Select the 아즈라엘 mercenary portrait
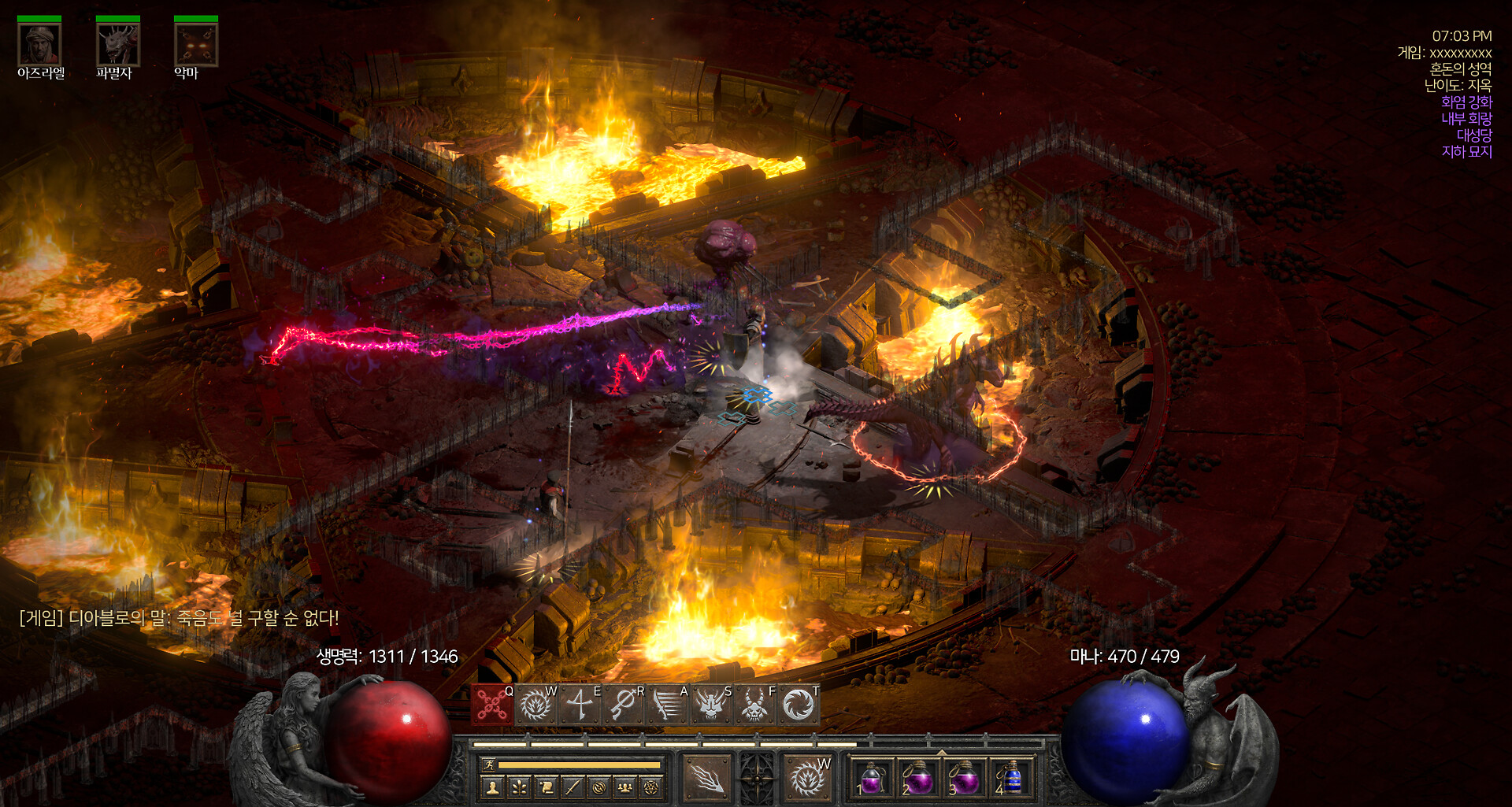 click(39, 45)
